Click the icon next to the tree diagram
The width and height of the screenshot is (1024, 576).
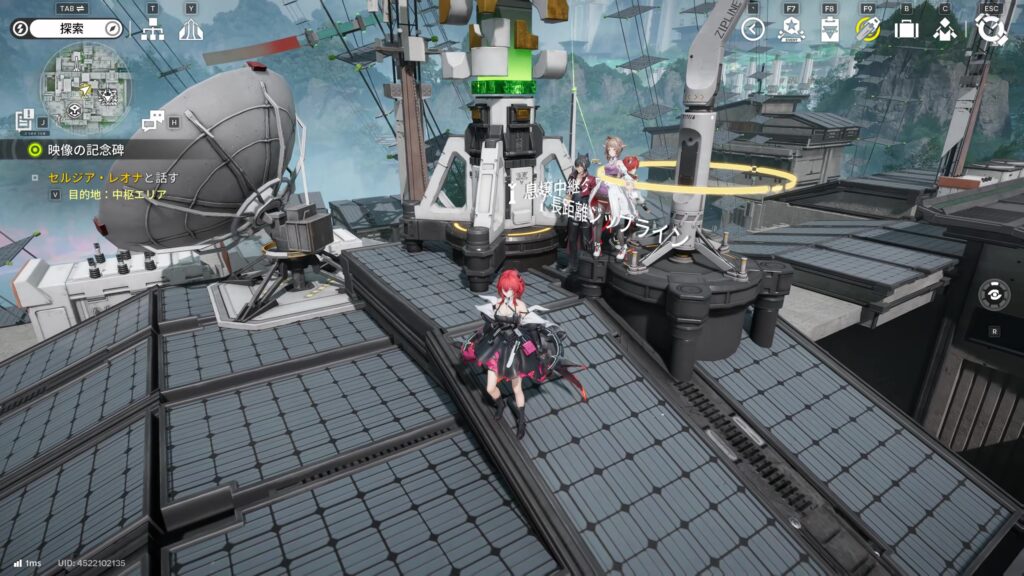tap(191, 29)
